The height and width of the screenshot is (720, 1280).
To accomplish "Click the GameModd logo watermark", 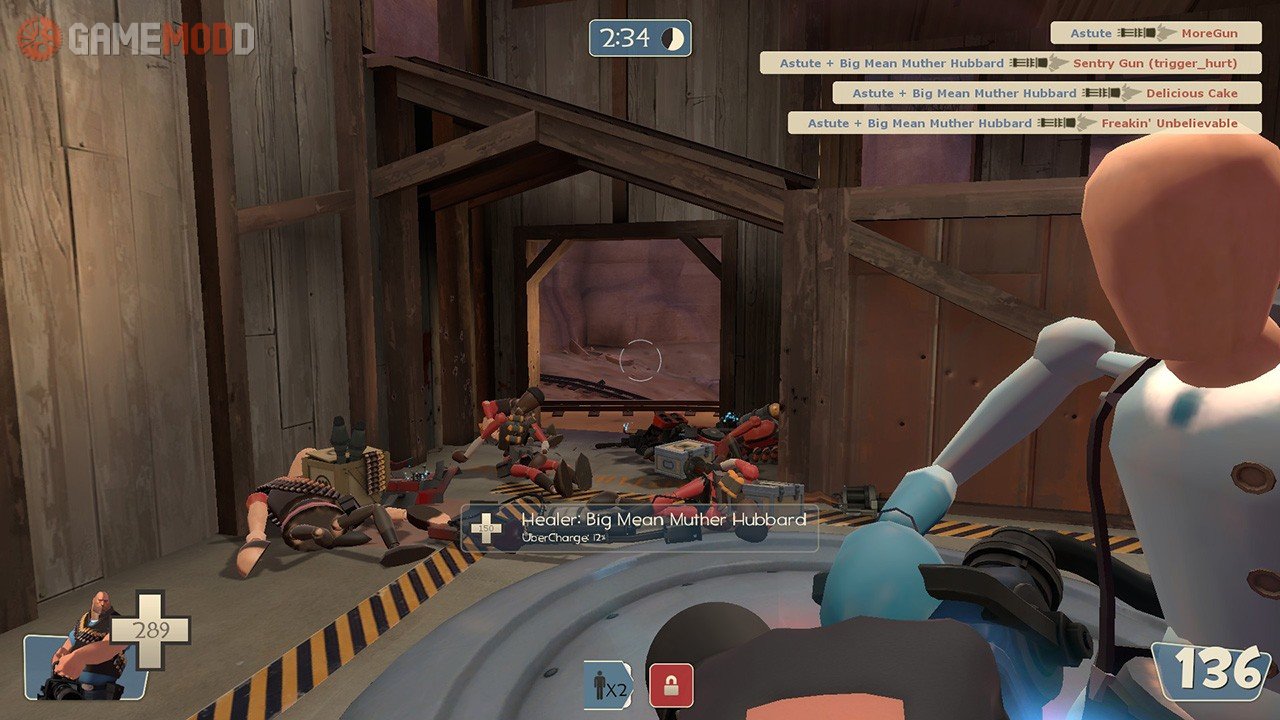I will (135, 38).
